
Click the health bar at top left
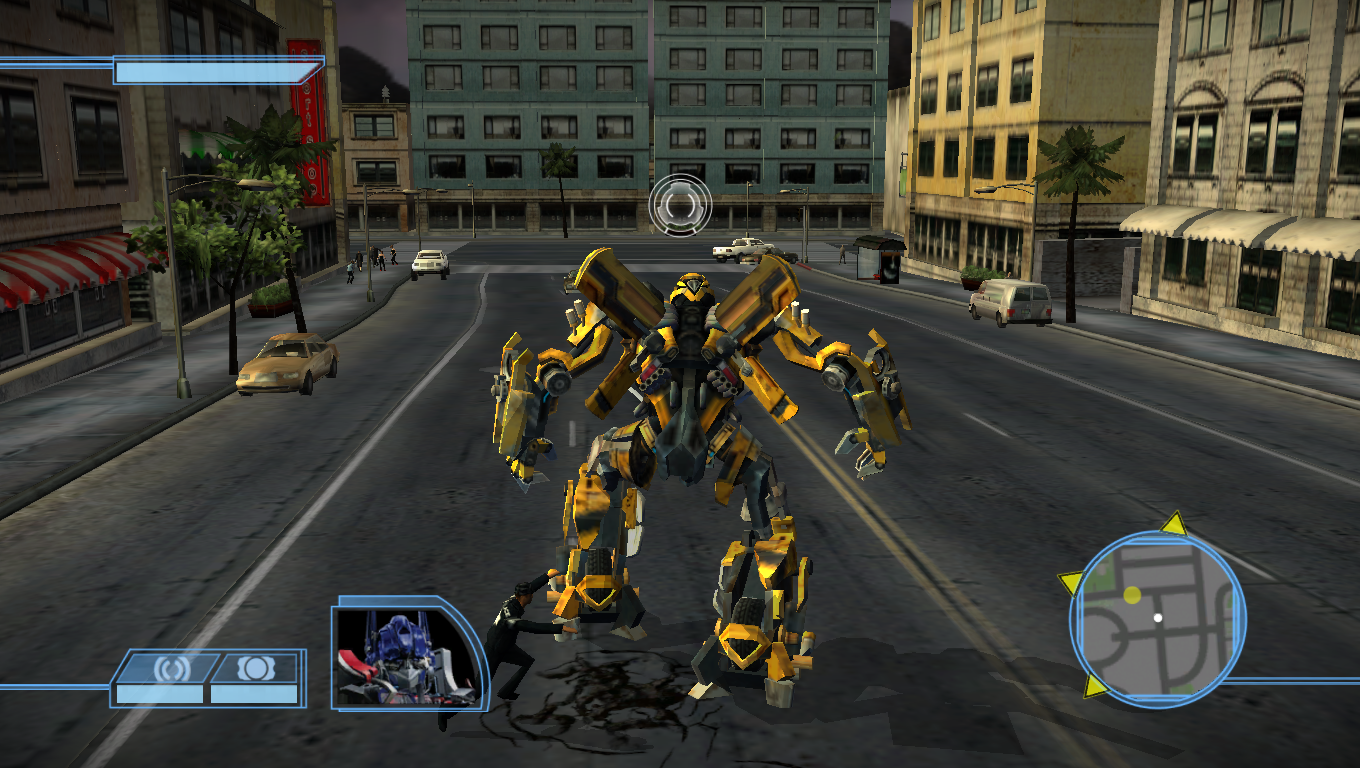[x=215, y=72]
